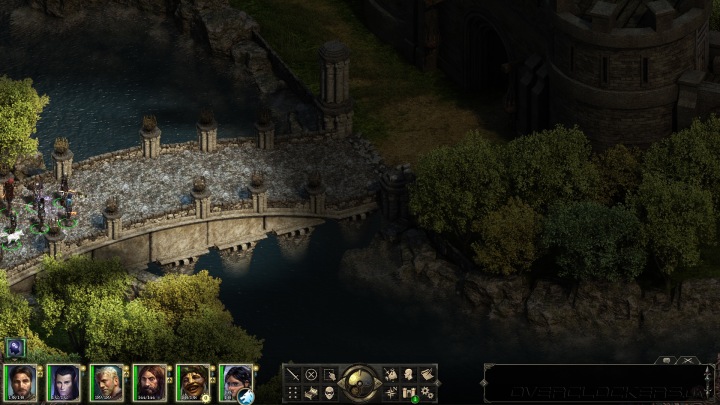
Task: Open the party formation dots button
Action: point(293,392)
